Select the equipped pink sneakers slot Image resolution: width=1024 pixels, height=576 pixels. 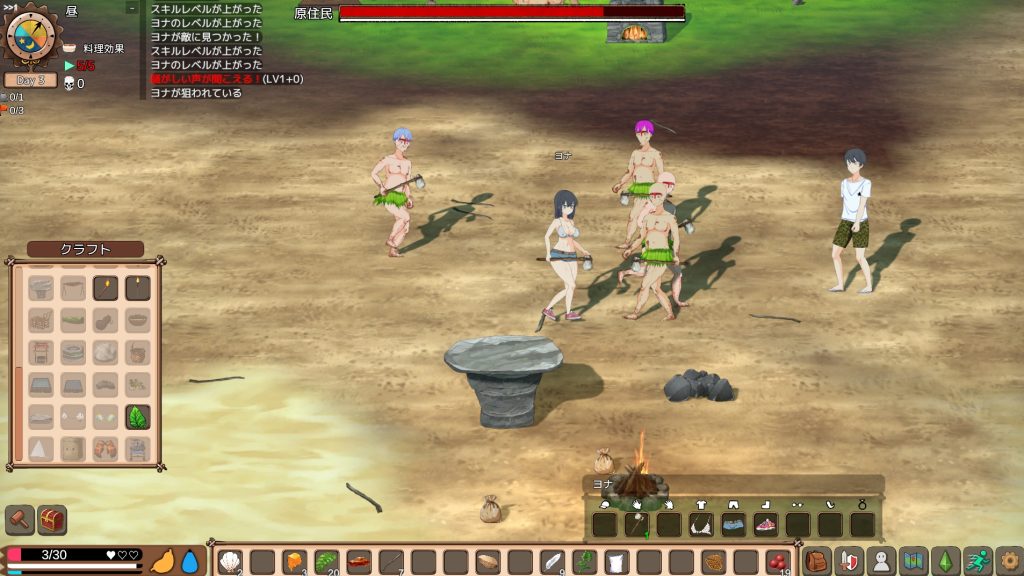pos(765,524)
